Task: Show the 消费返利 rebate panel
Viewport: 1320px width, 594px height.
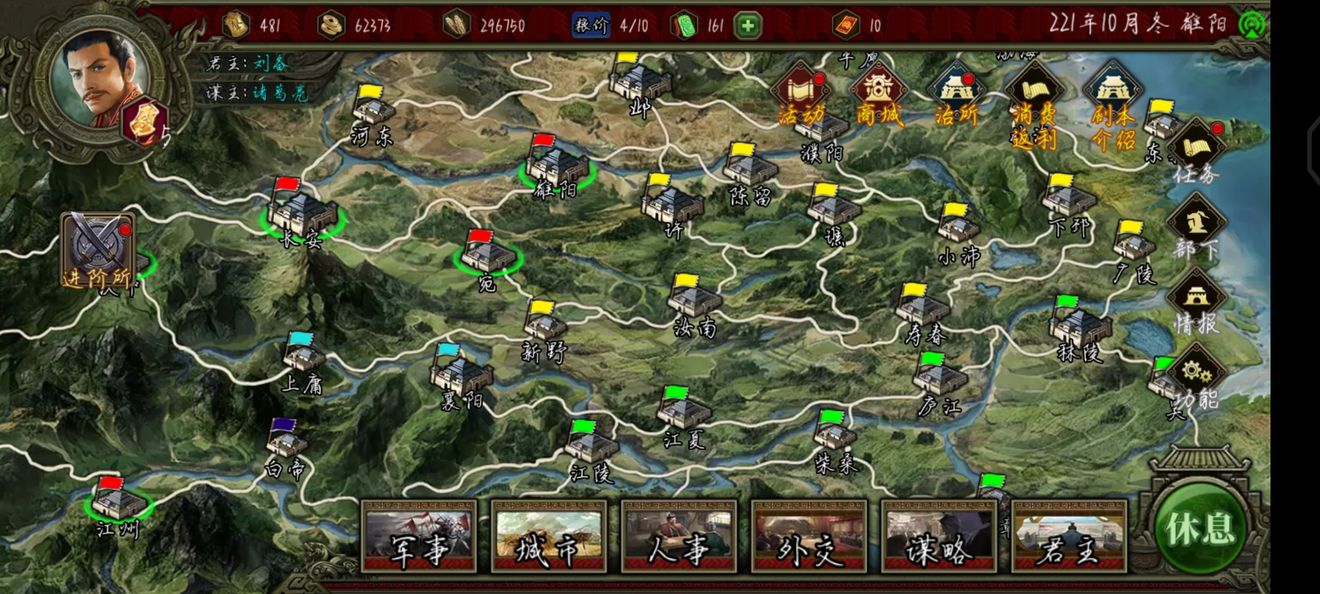Action: click(1034, 100)
